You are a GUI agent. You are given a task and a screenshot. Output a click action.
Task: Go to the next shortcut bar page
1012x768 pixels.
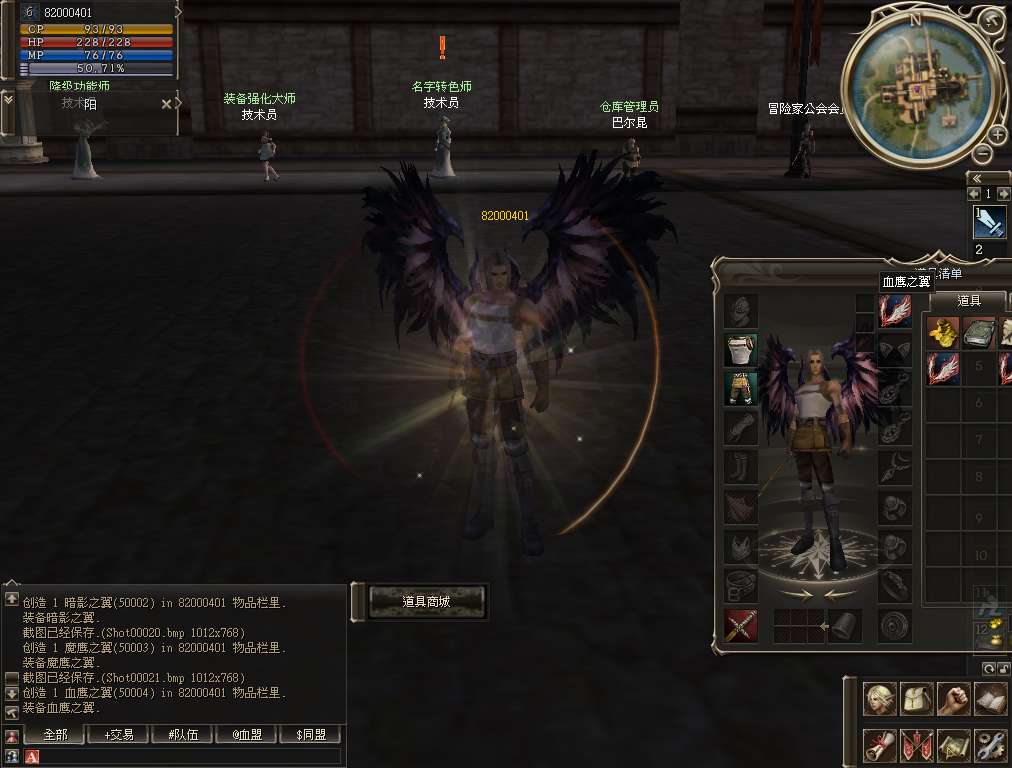pos(1003,194)
